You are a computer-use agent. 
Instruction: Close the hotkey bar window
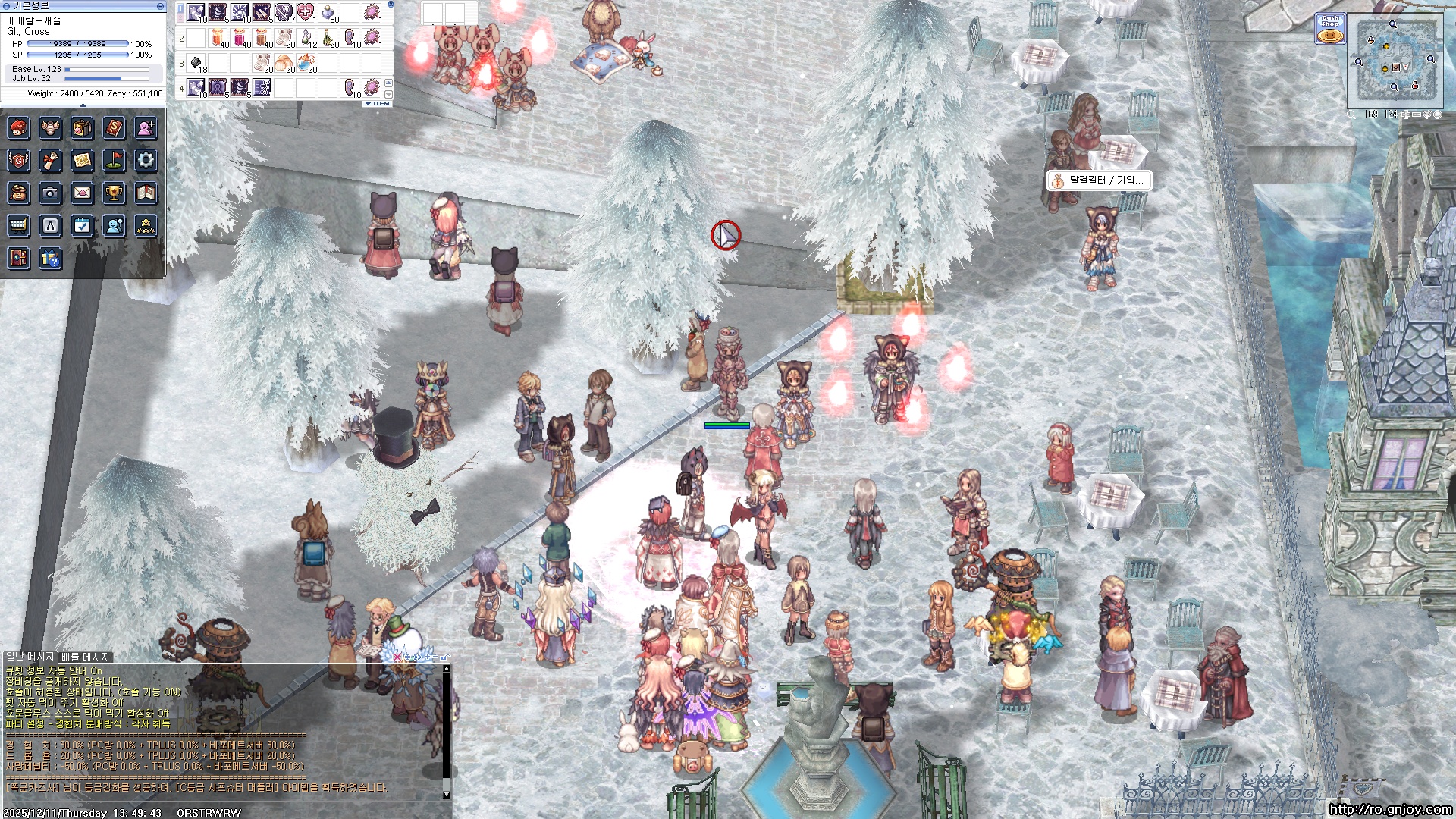click(391, 5)
